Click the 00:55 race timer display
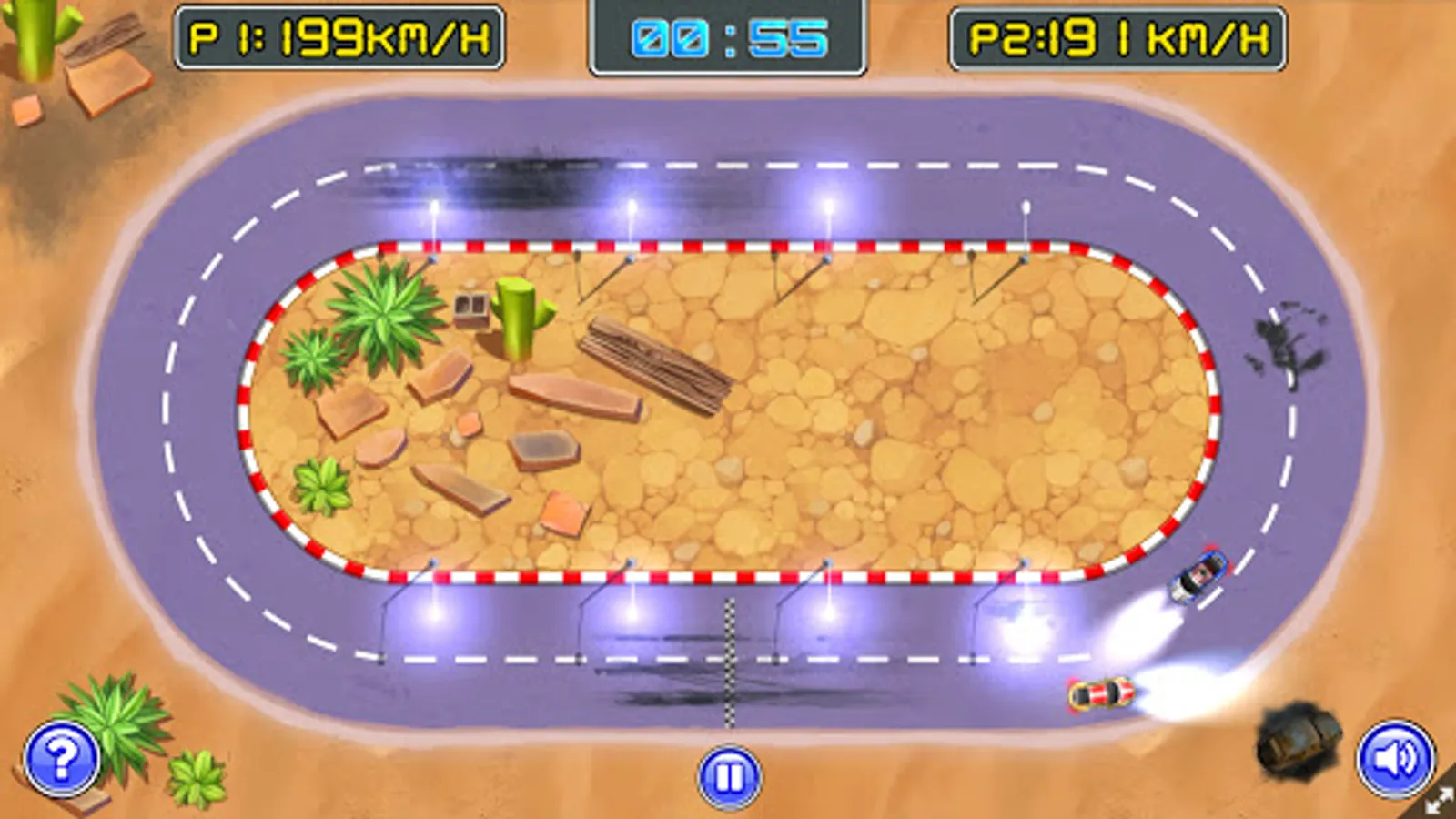This screenshot has height=819, width=1456. 727,38
